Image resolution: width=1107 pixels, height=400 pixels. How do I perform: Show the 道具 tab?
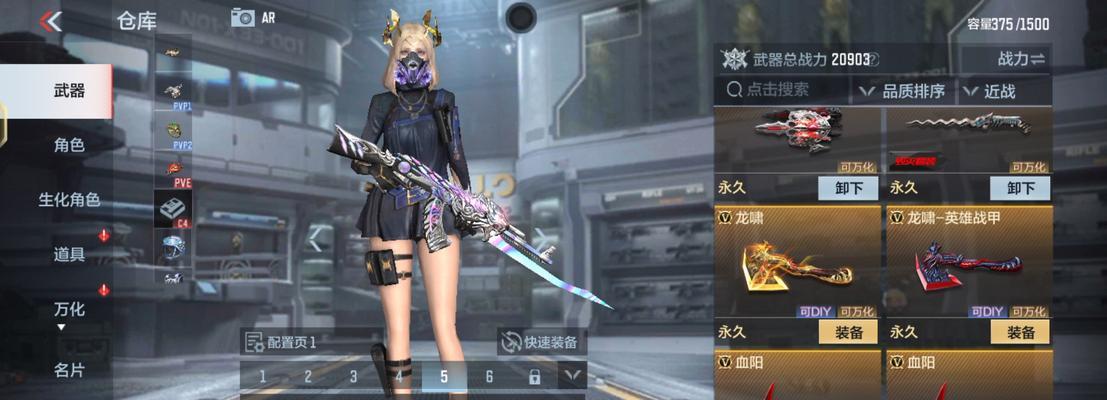pyautogui.click(x=68, y=255)
